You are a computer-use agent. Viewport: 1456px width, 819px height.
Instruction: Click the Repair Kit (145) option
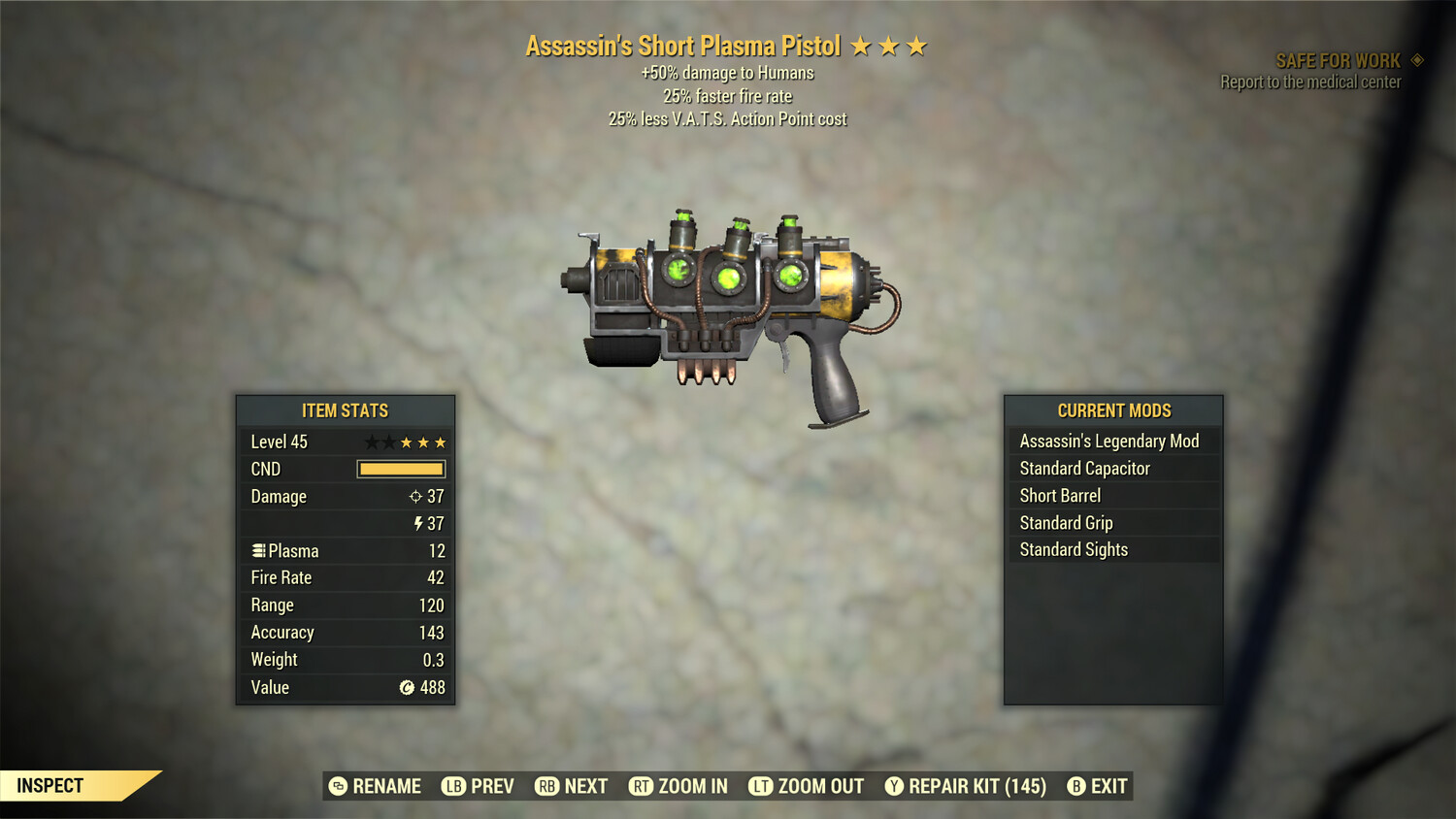976,786
